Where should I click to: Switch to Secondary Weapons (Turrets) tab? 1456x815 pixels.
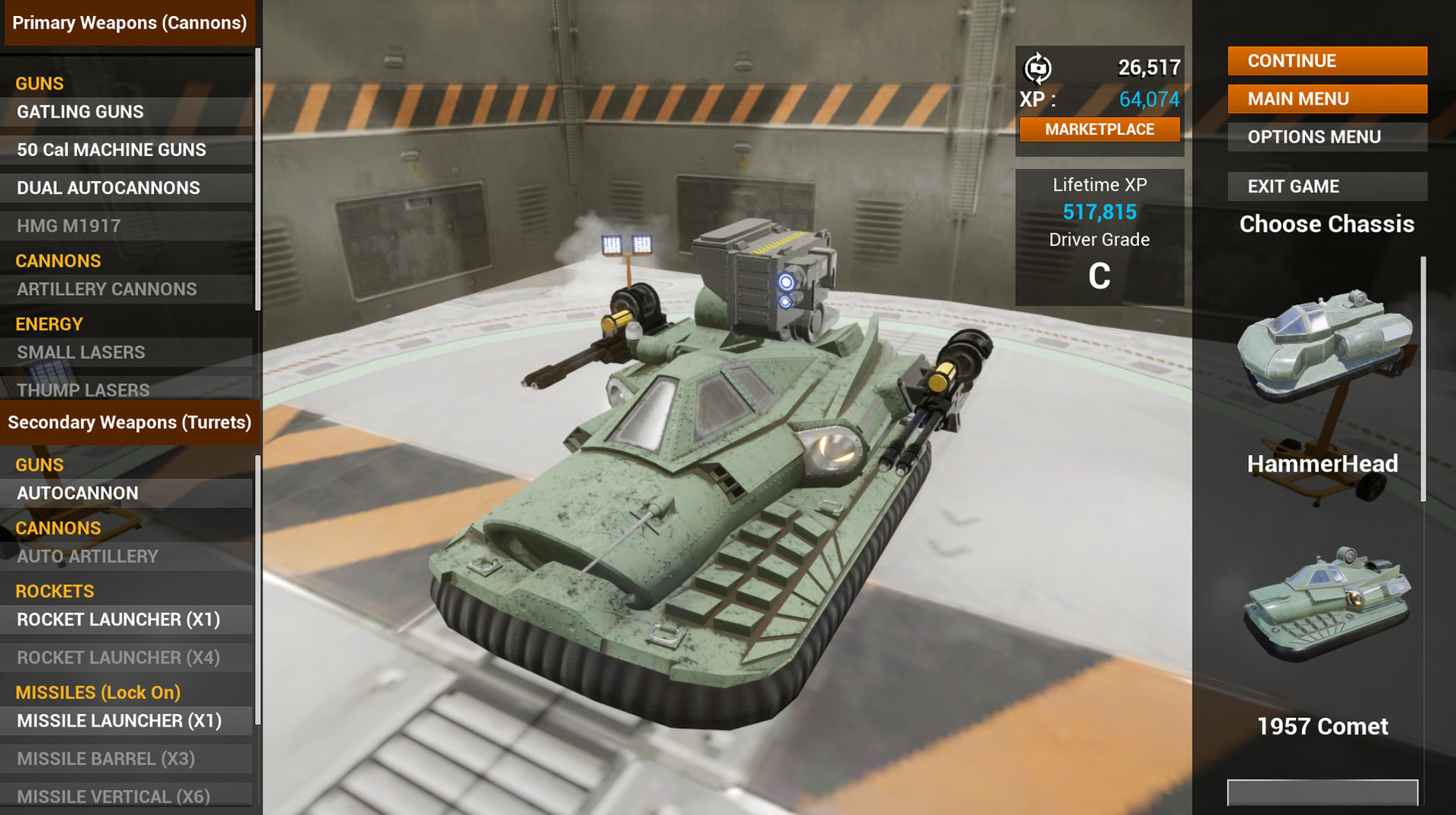129,422
